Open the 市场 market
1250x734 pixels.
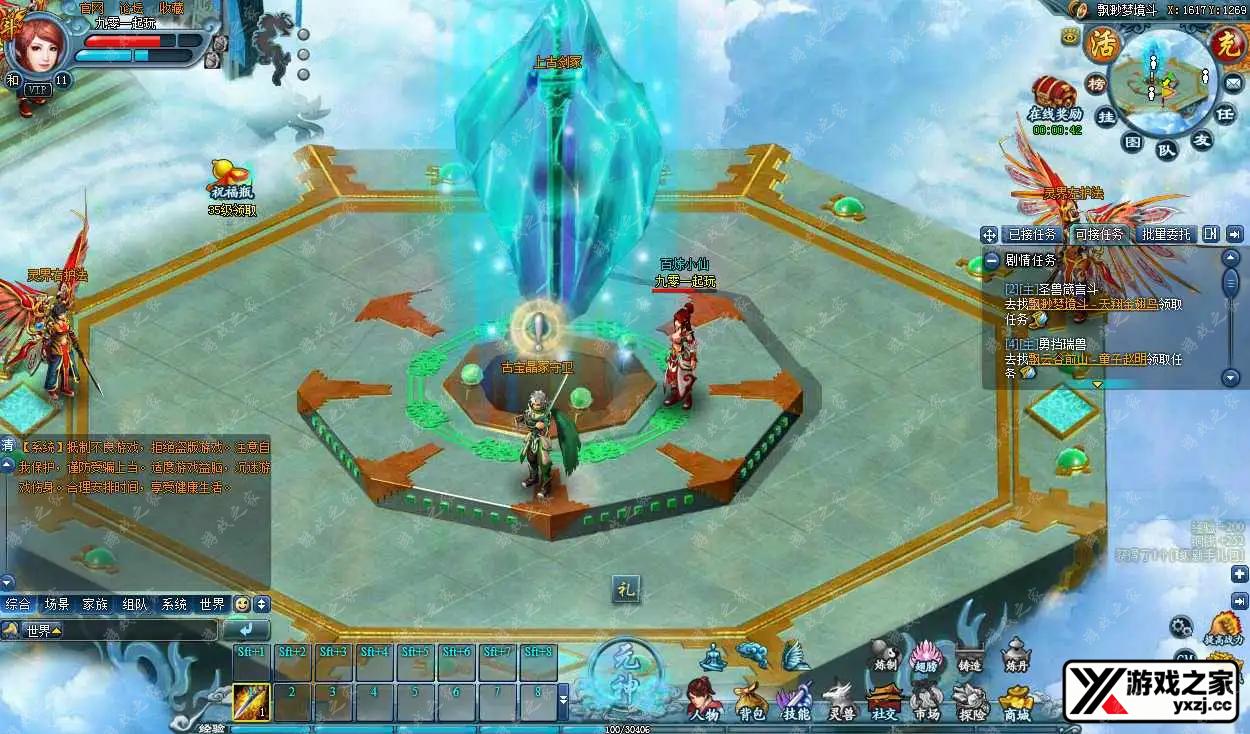926,698
